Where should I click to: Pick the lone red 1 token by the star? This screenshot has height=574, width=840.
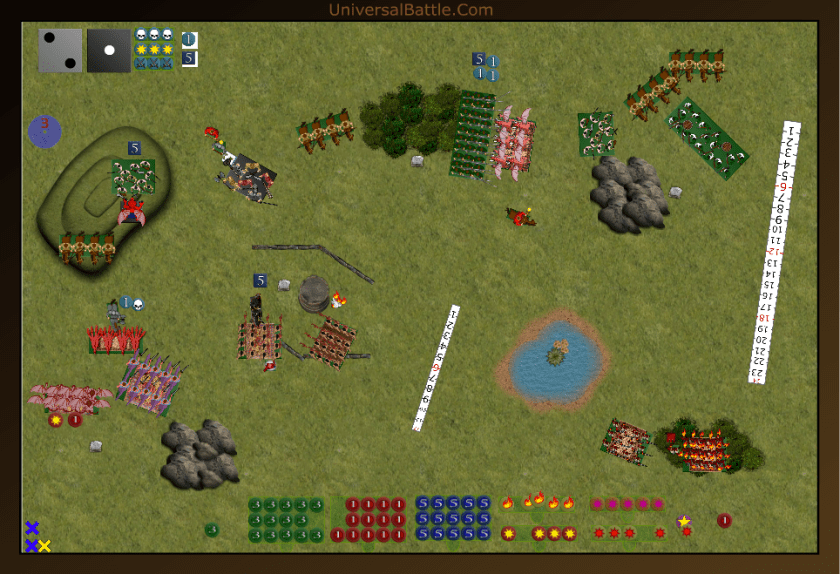tap(724, 520)
